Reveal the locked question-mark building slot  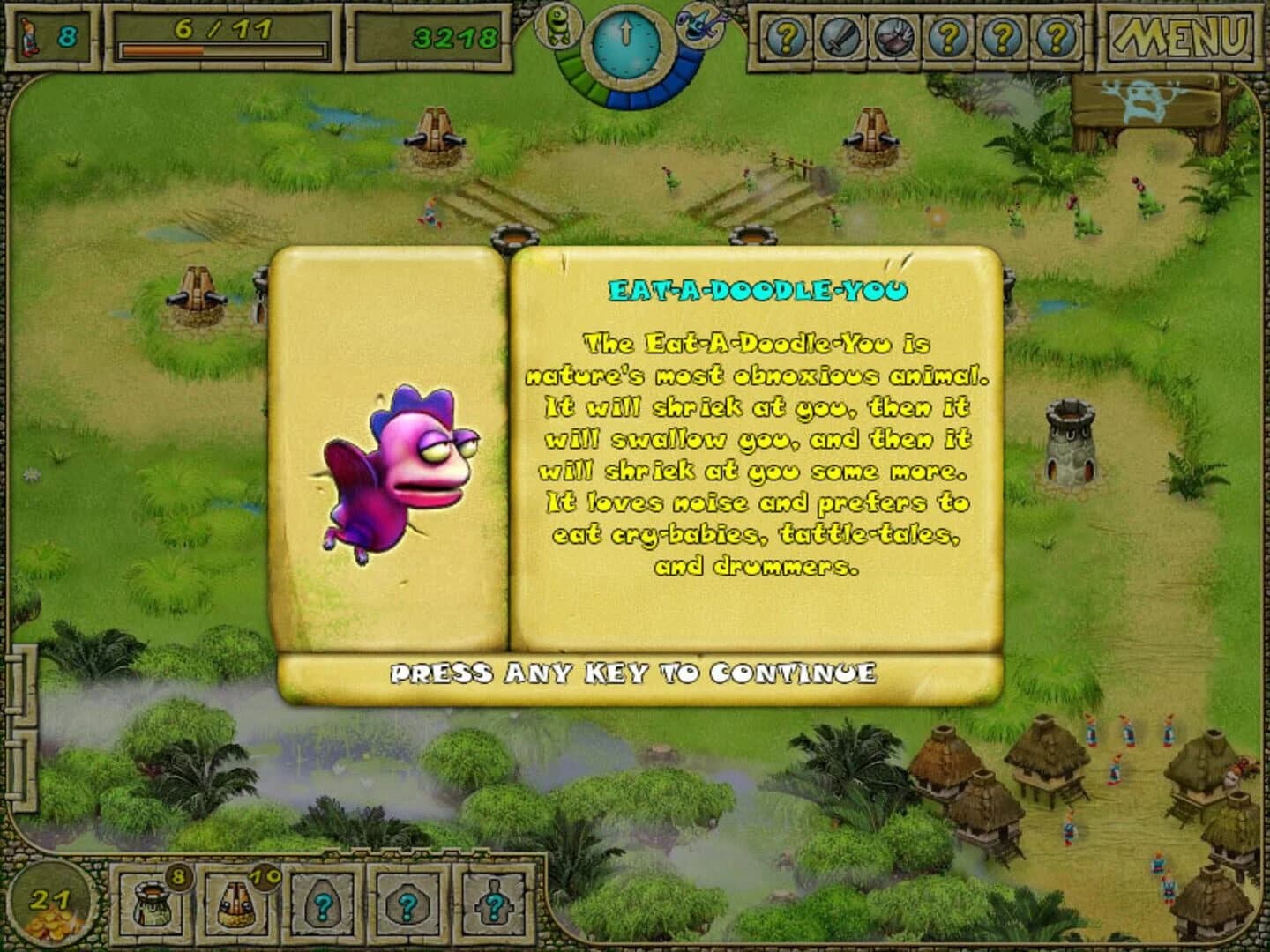click(322, 904)
